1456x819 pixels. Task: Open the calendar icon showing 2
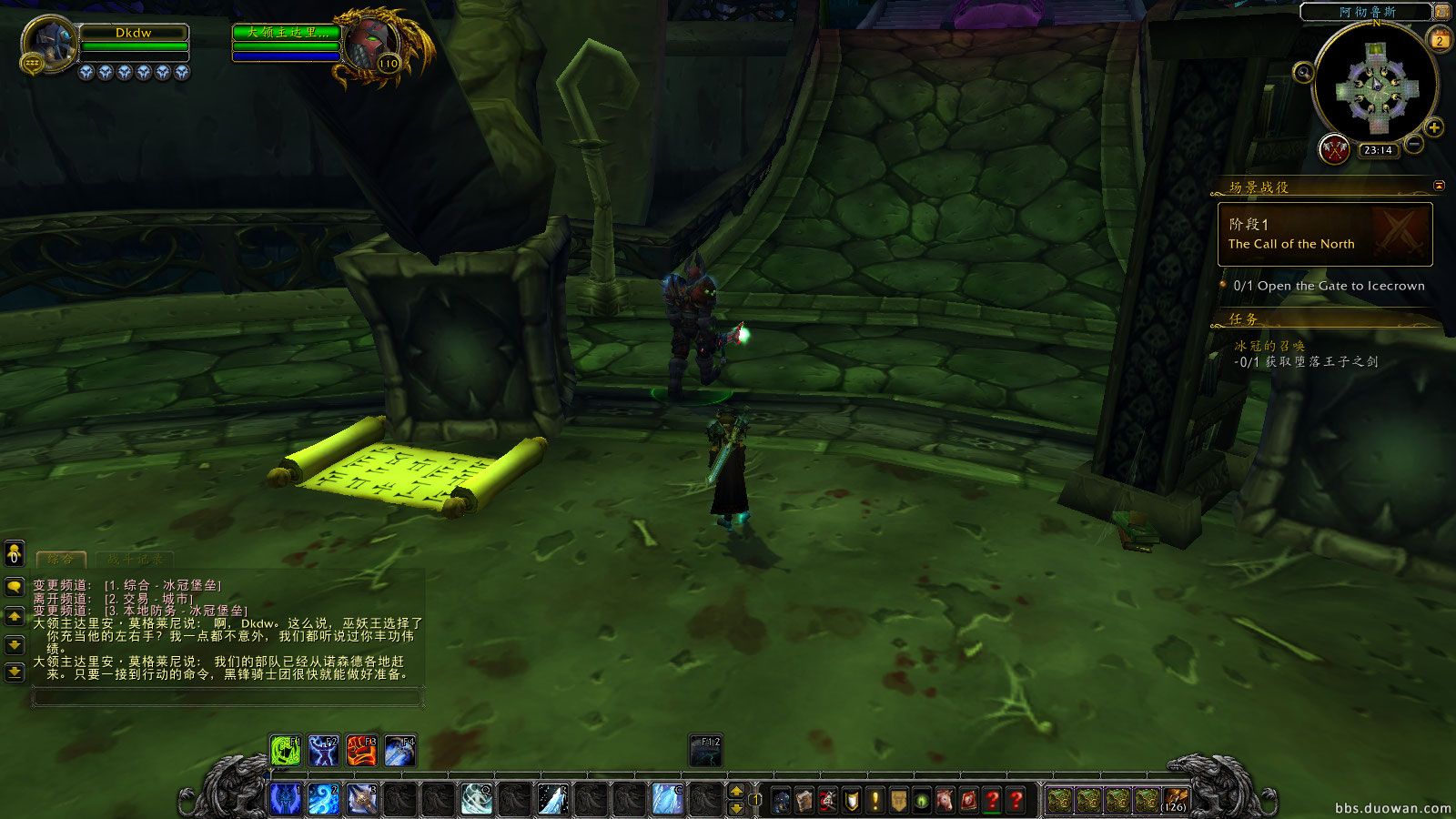tap(1438, 39)
